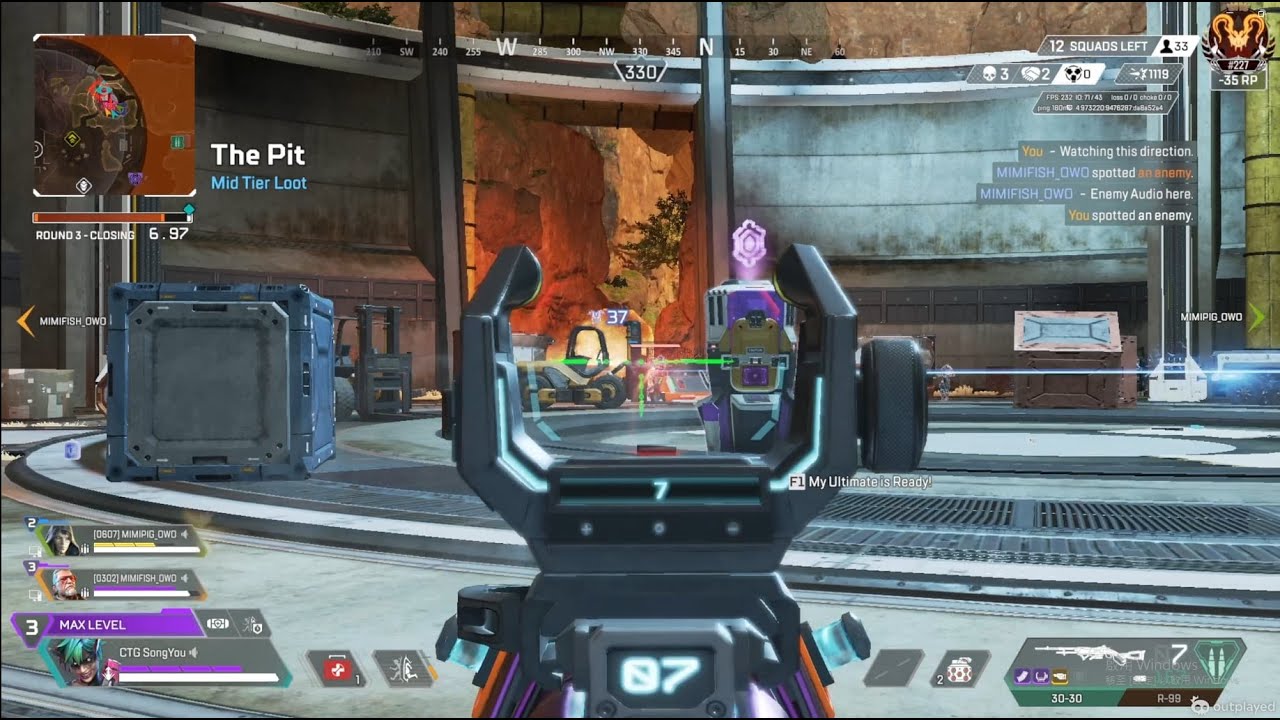1280x720 pixels.
Task: Open the circular minimap
Action: [114, 115]
